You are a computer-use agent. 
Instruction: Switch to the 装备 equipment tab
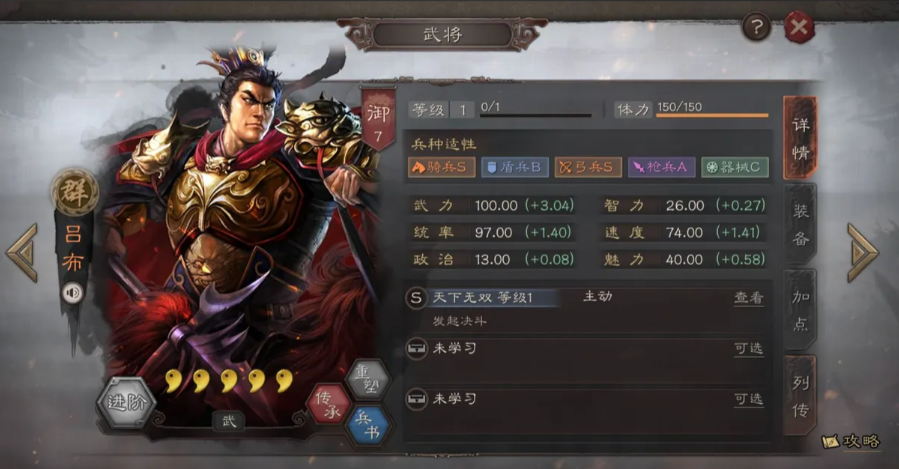pos(800,225)
